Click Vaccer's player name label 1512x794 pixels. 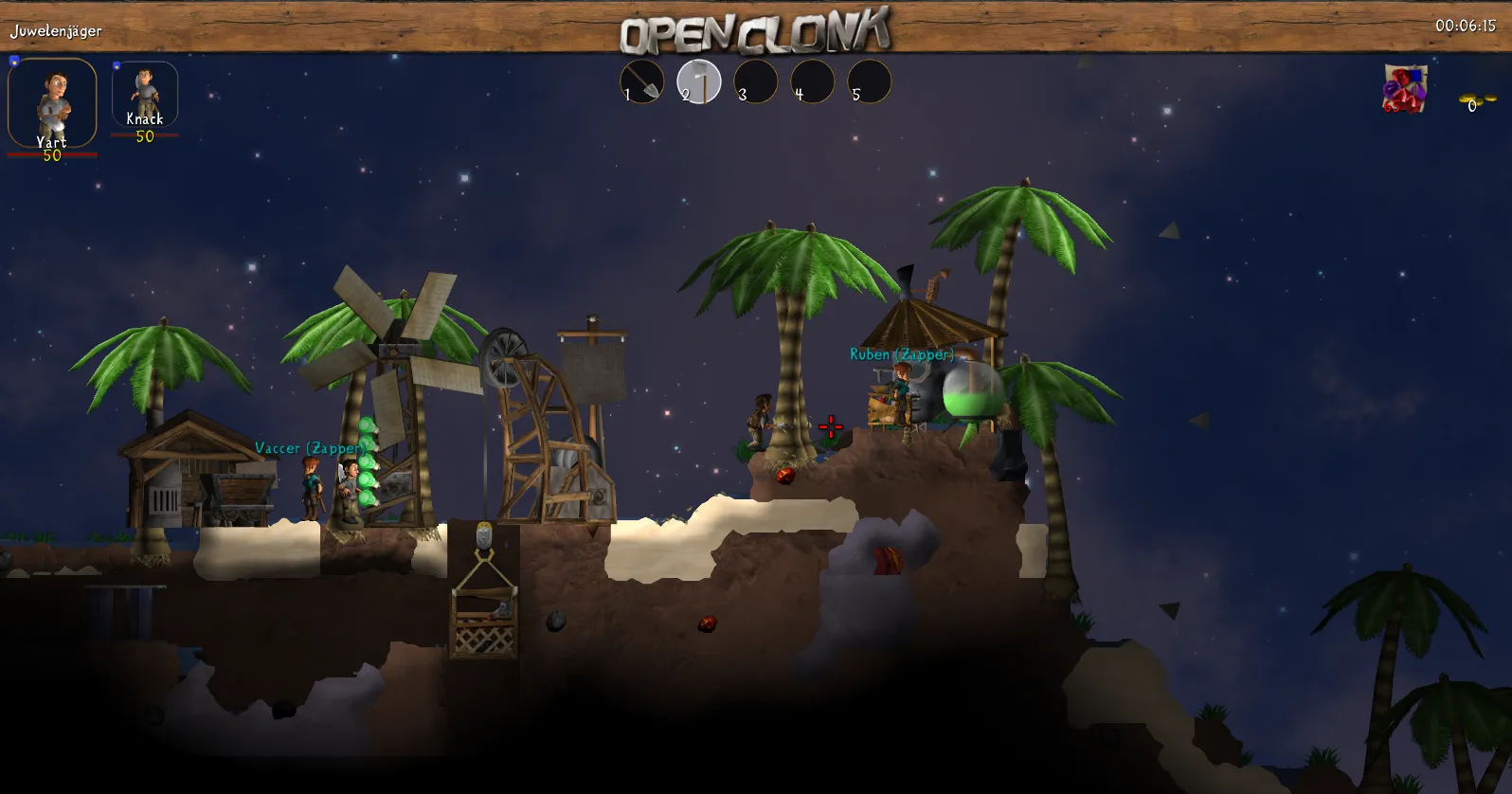(310, 447)
